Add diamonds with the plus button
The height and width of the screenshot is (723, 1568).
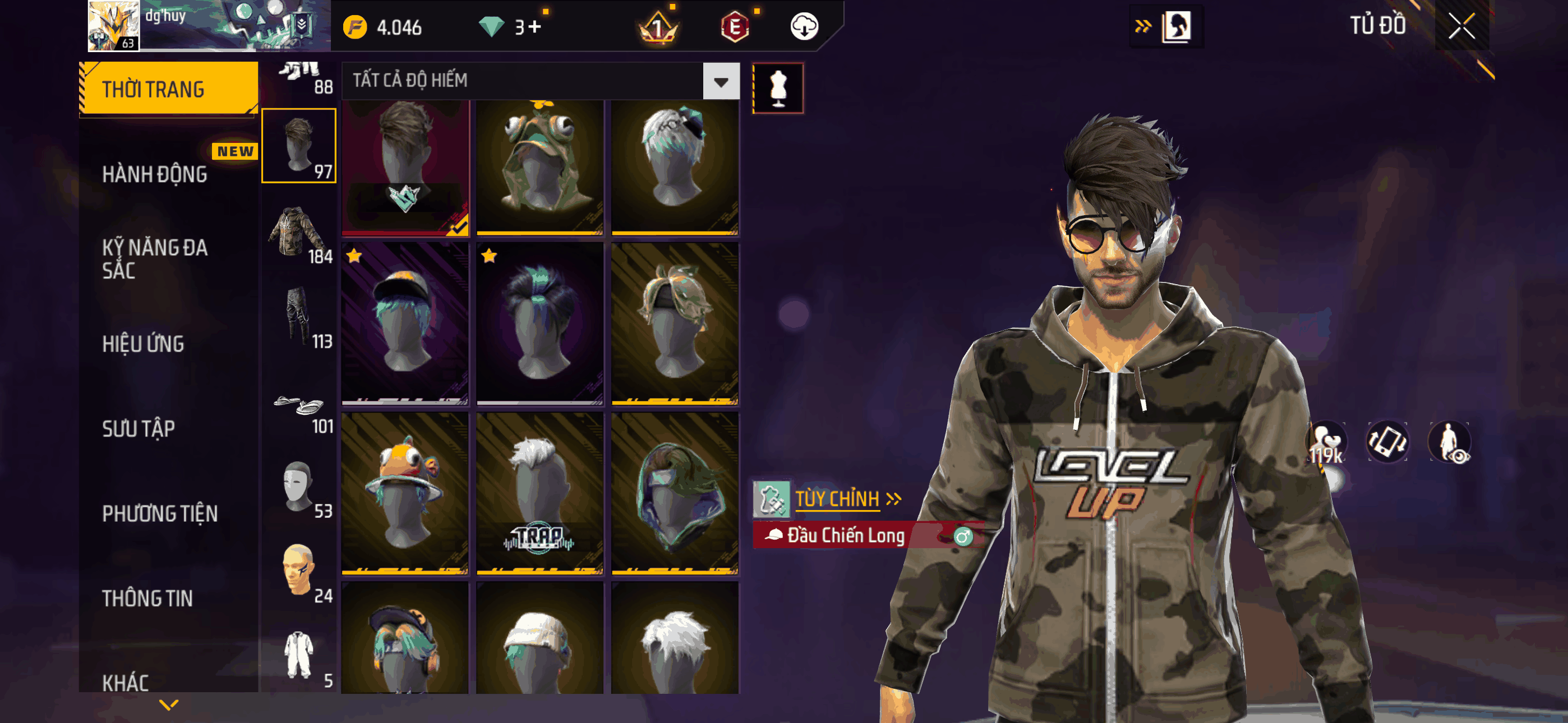tap(535, 27)
